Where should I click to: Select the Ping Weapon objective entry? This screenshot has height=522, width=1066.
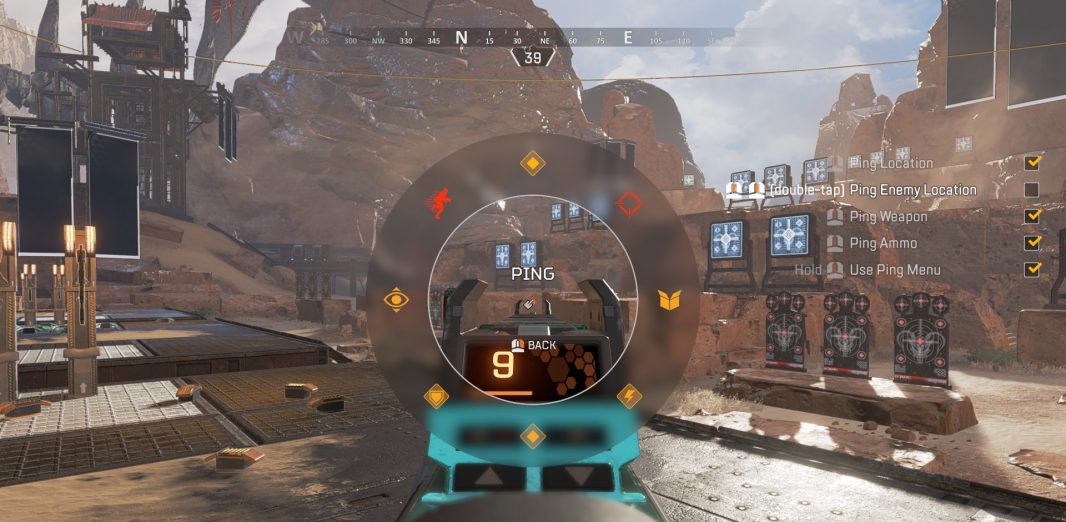tap(888, 216)
